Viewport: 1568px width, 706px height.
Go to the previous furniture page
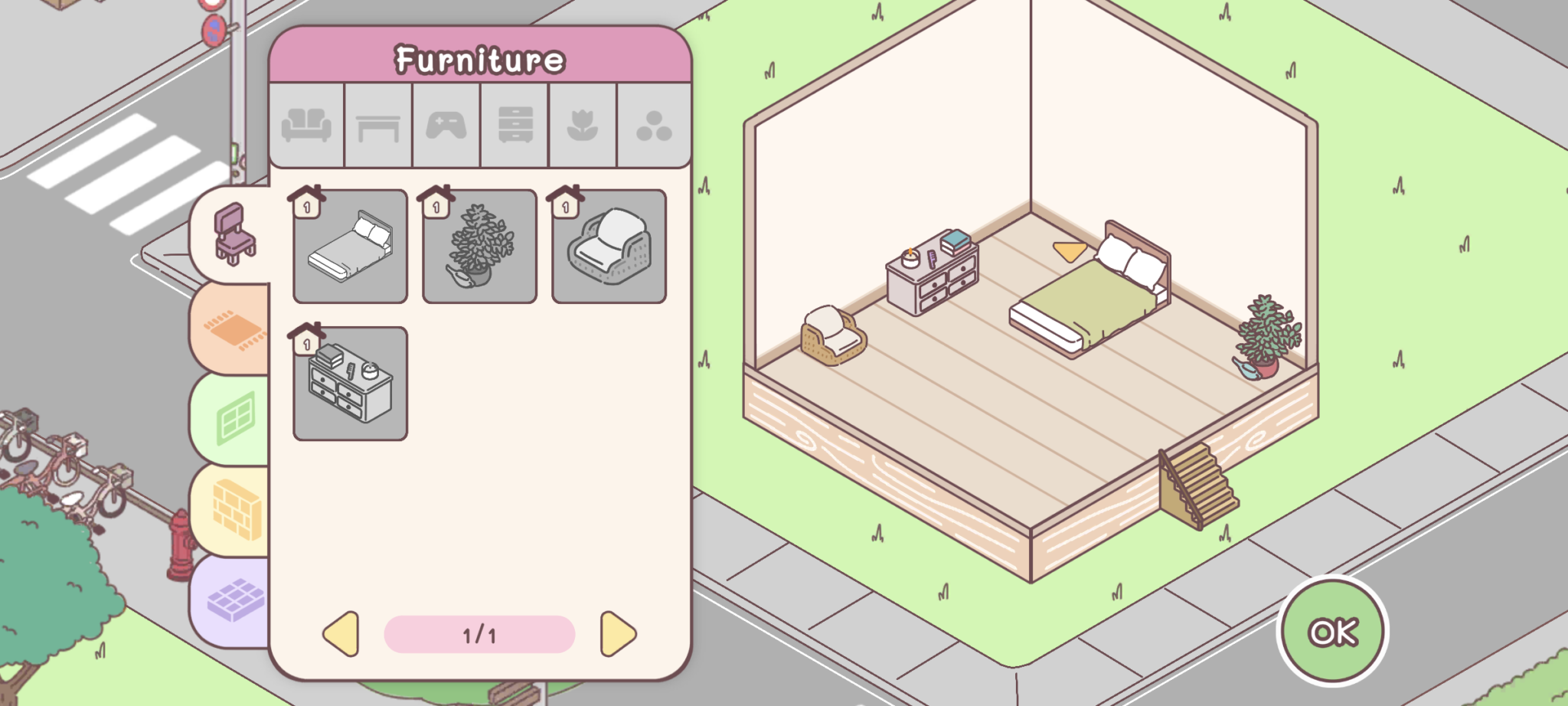click(341, 634)
